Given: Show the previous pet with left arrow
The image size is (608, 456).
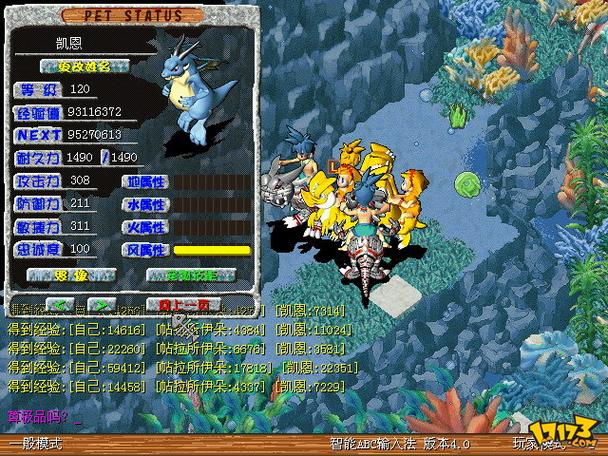Looking at the screenshot, I should tap(62, 304).
